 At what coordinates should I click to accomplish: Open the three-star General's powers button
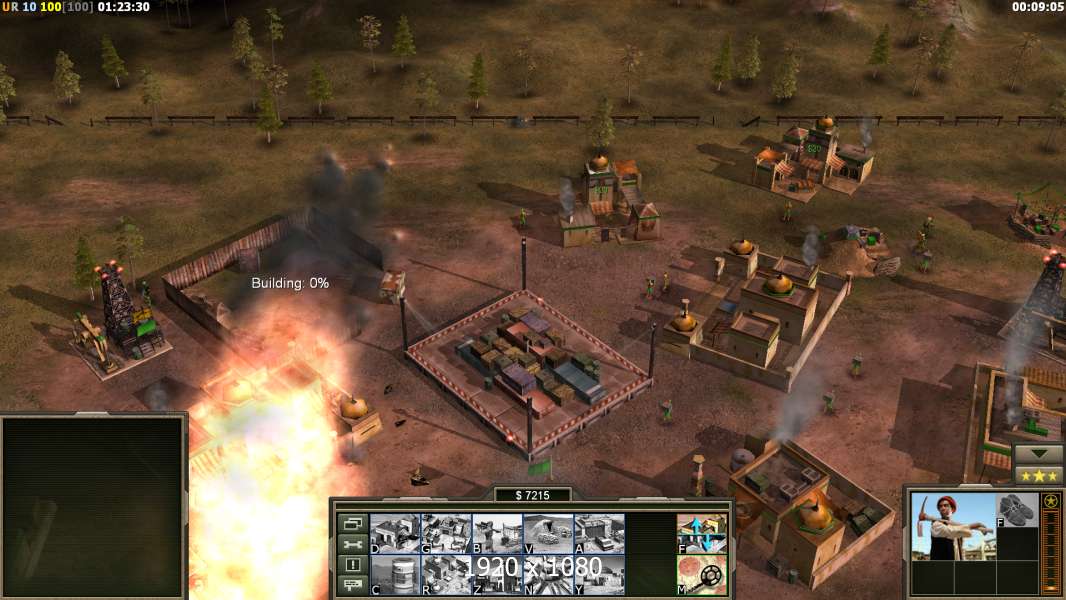click(x=1038, y=474)
